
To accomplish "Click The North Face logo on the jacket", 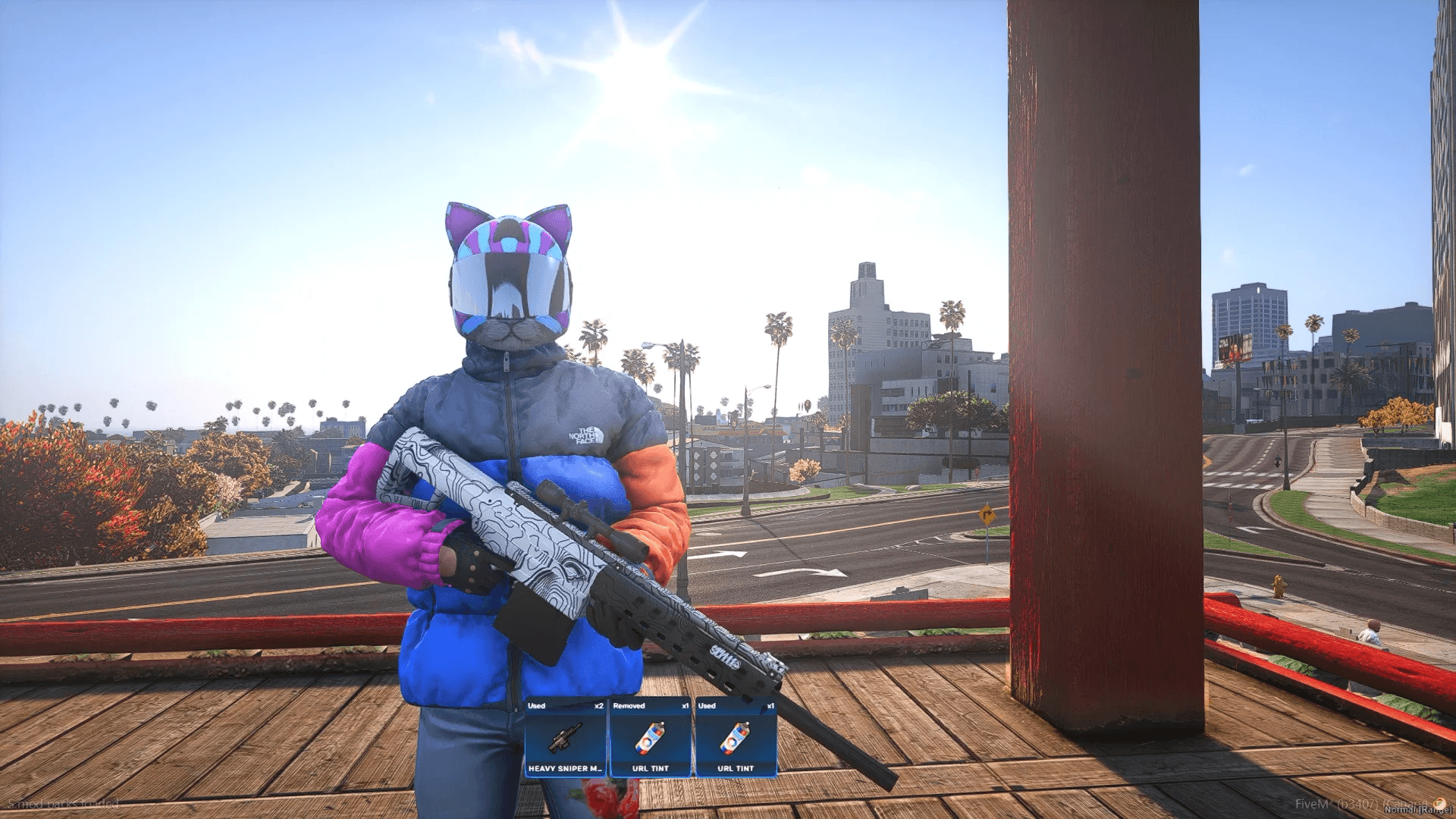I will (584, 434).
